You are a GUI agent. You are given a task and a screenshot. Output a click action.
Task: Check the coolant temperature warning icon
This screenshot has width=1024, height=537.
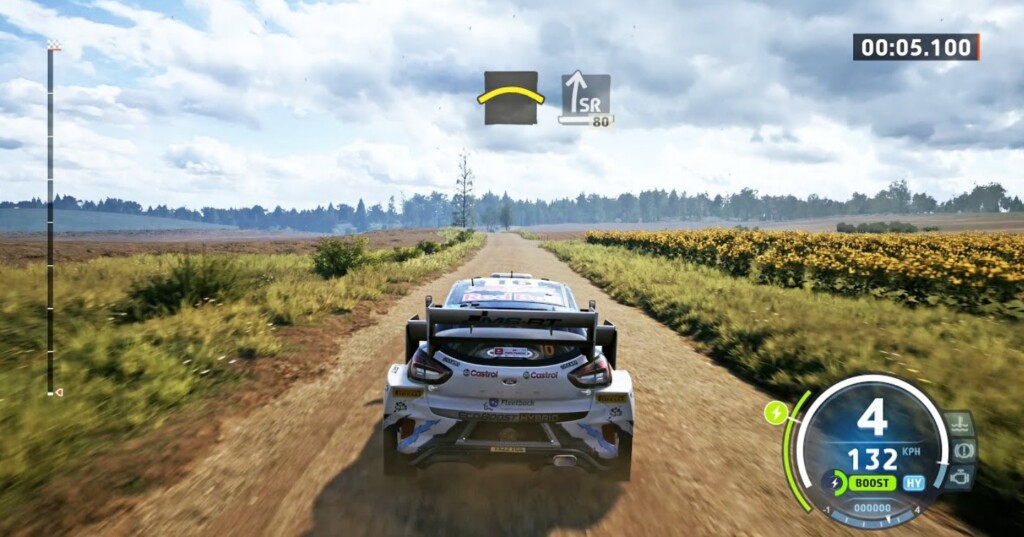(960, 424)
